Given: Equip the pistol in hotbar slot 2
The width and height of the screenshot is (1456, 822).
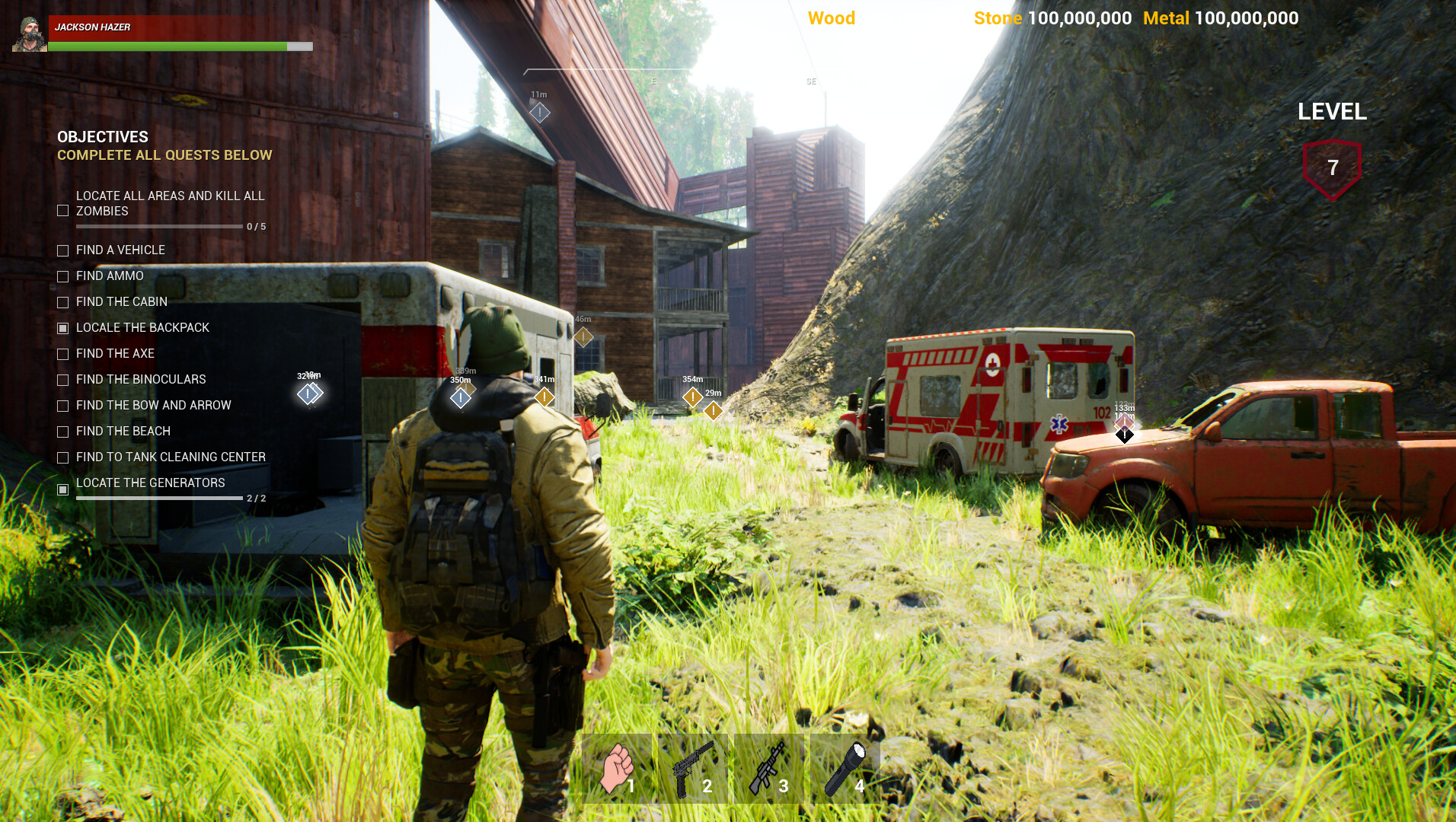Looking at the screenshot, I should click(693, 769).
